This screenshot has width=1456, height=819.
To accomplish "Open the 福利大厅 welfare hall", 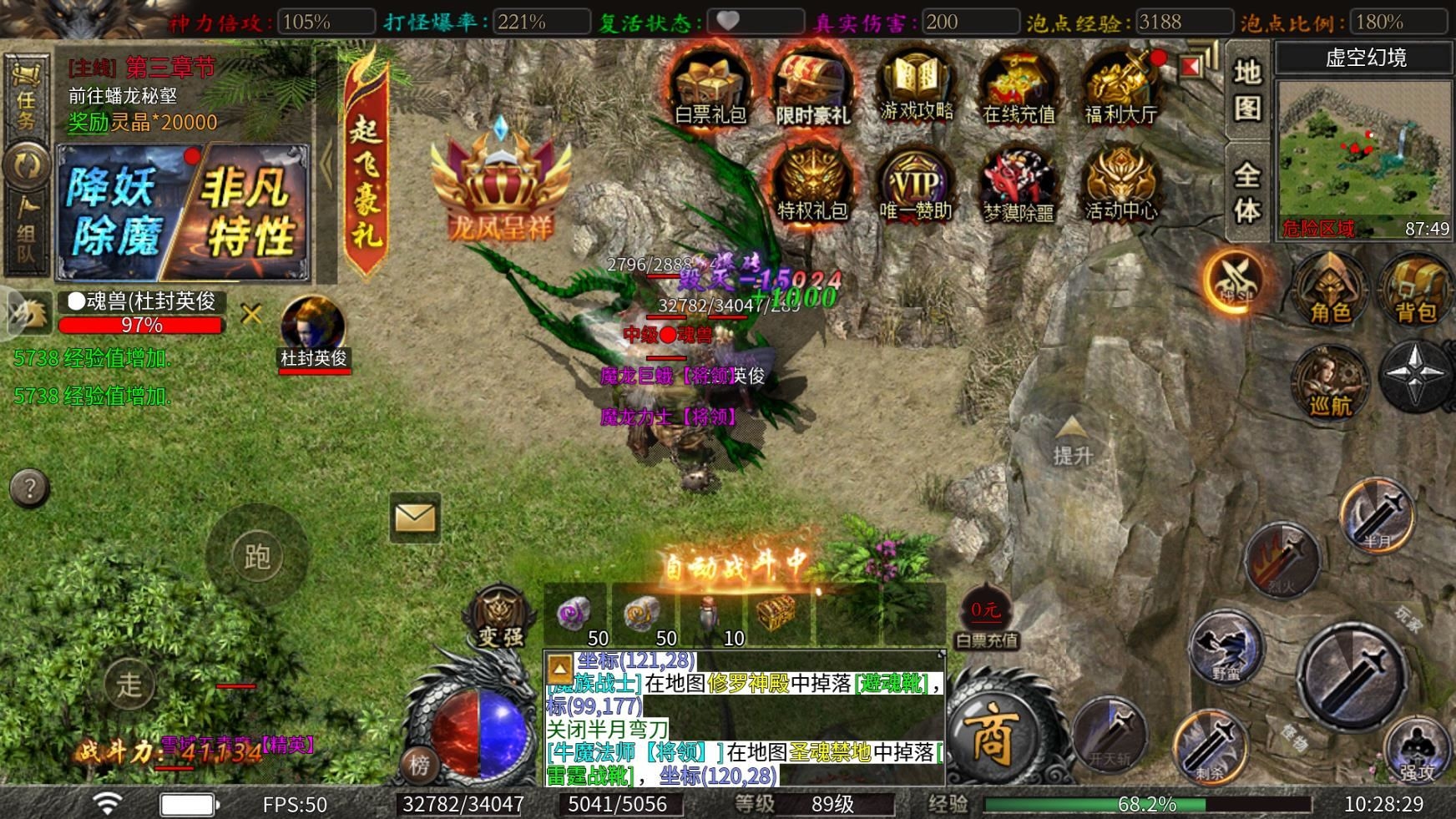I will click(1120, 86).
